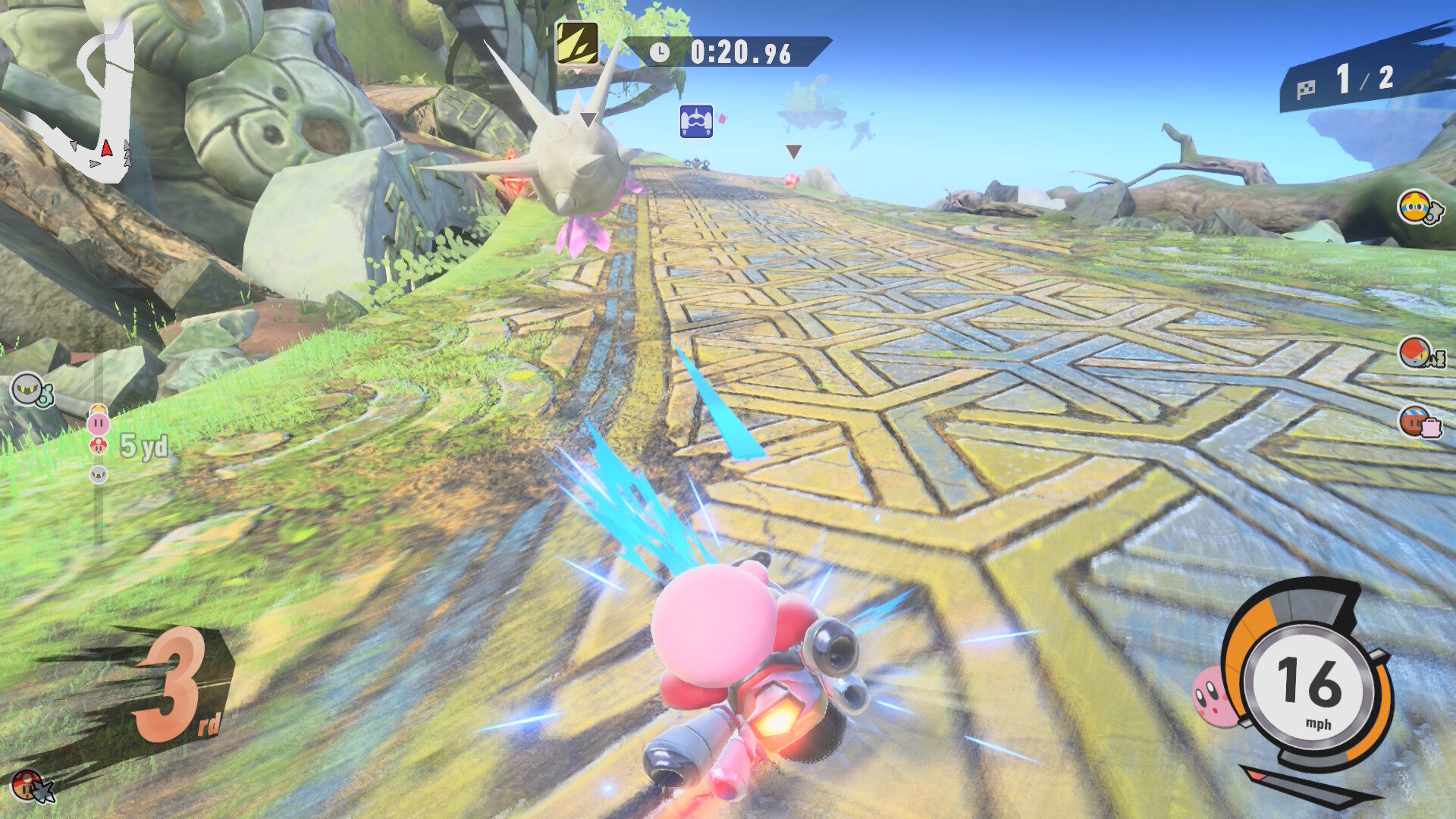
Task: Click the Waddle Dee icon with pink briefcase
Action: (1414, 419)
